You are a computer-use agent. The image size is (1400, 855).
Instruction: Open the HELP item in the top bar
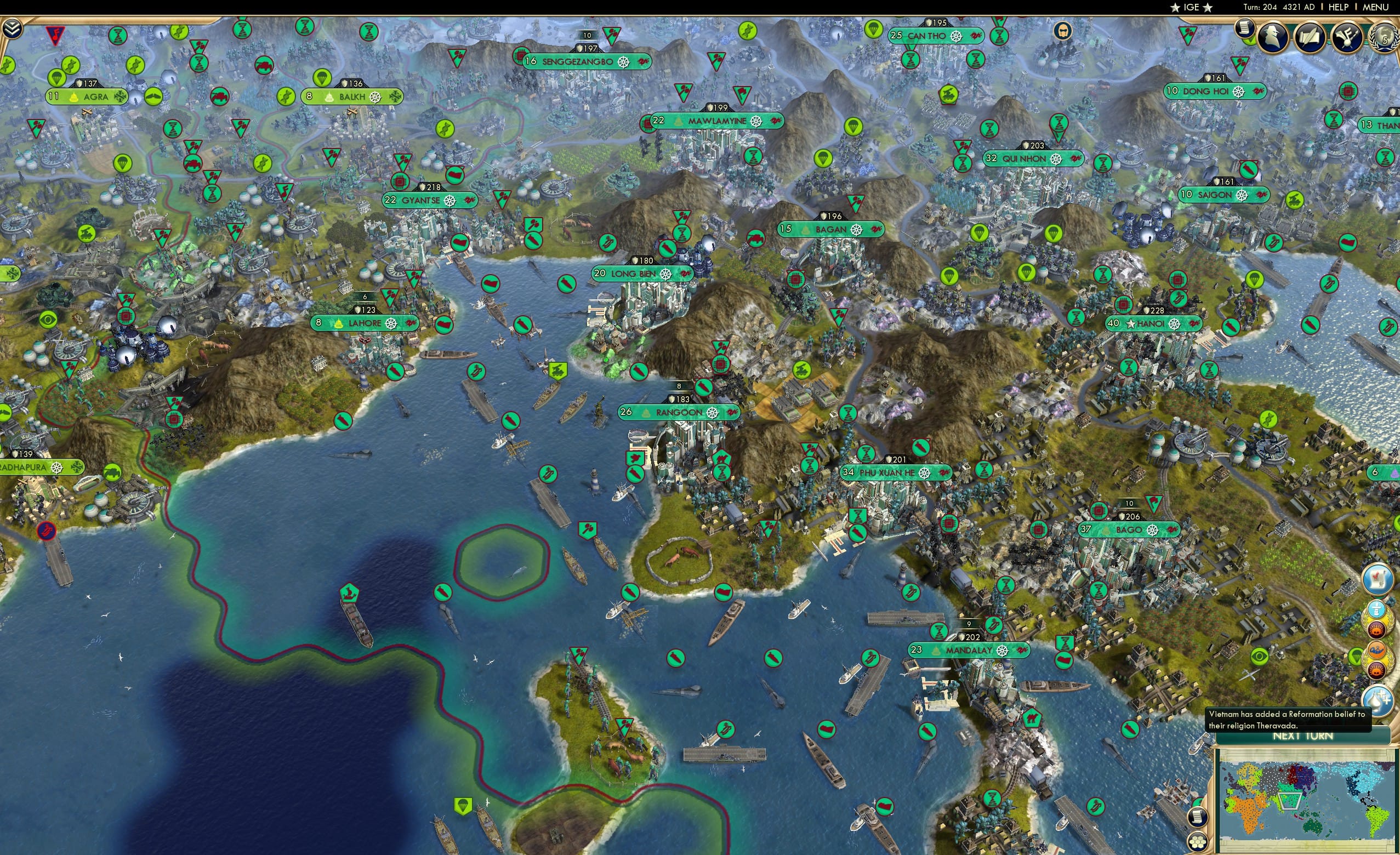click(1339, 7)
